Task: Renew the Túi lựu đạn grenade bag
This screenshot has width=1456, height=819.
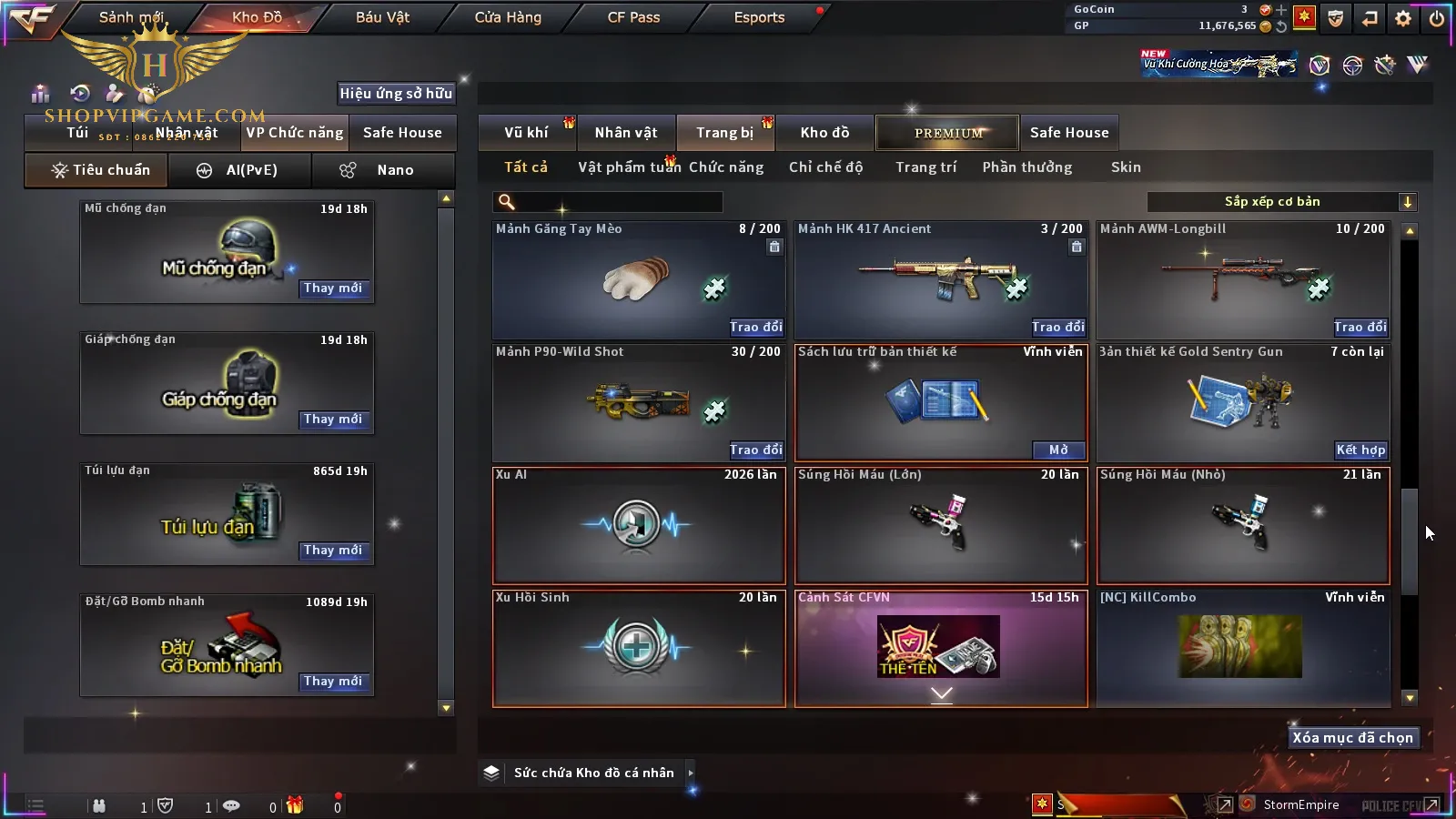Action: click(333, 551)
